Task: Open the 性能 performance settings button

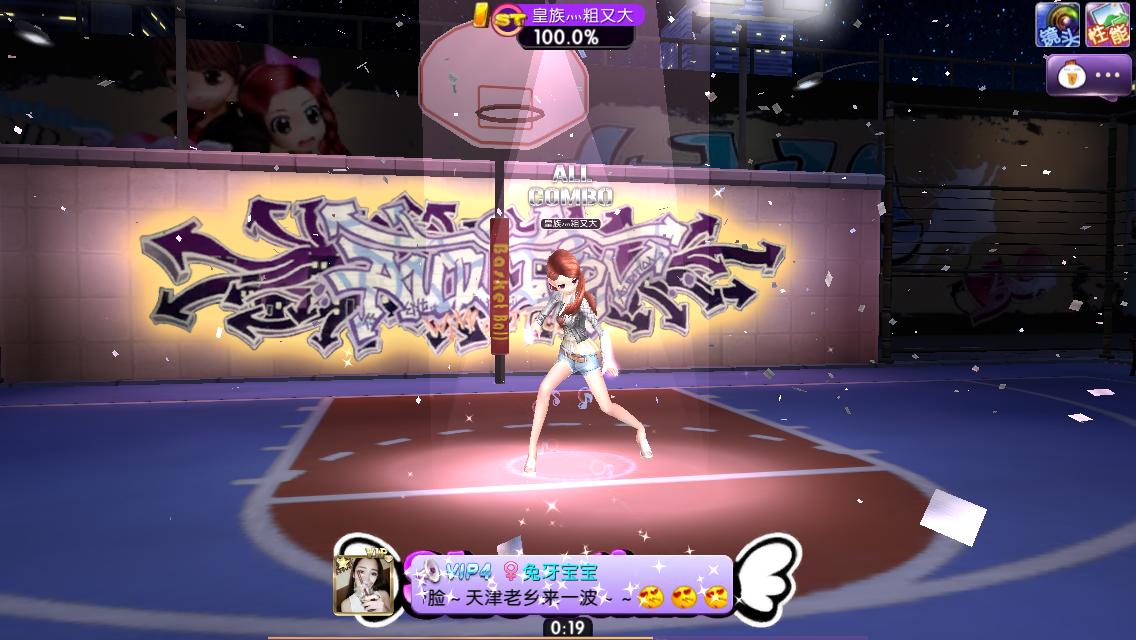Action: [x=1107, y=24]
